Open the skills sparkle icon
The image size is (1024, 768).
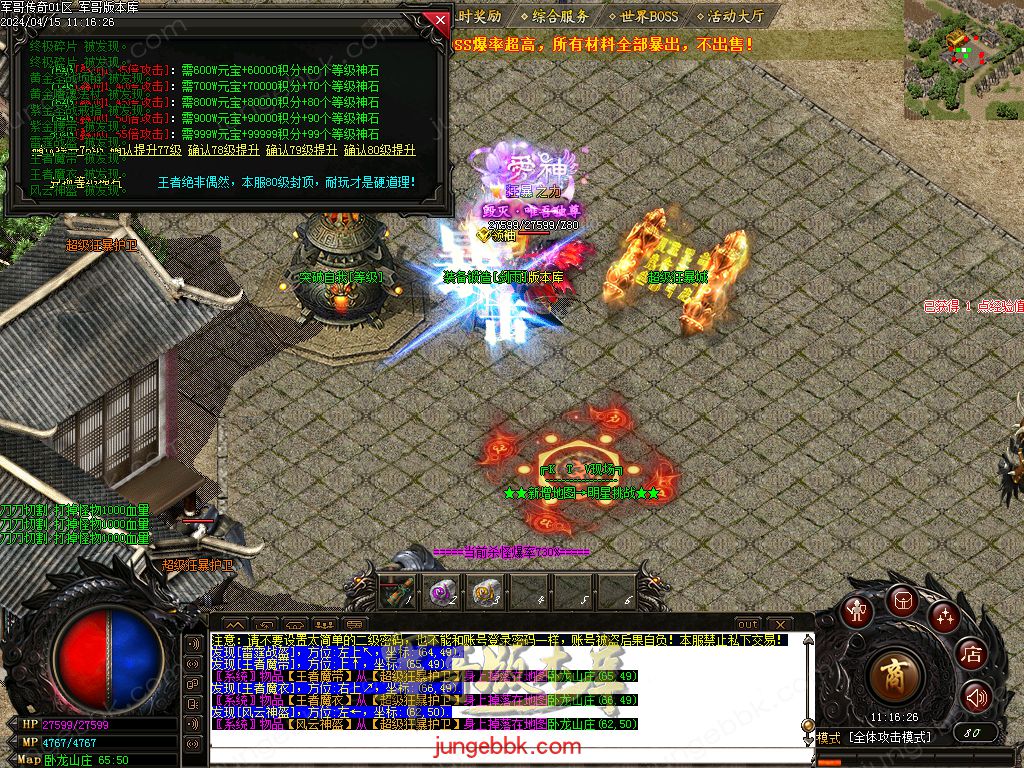tap(944, 616)
